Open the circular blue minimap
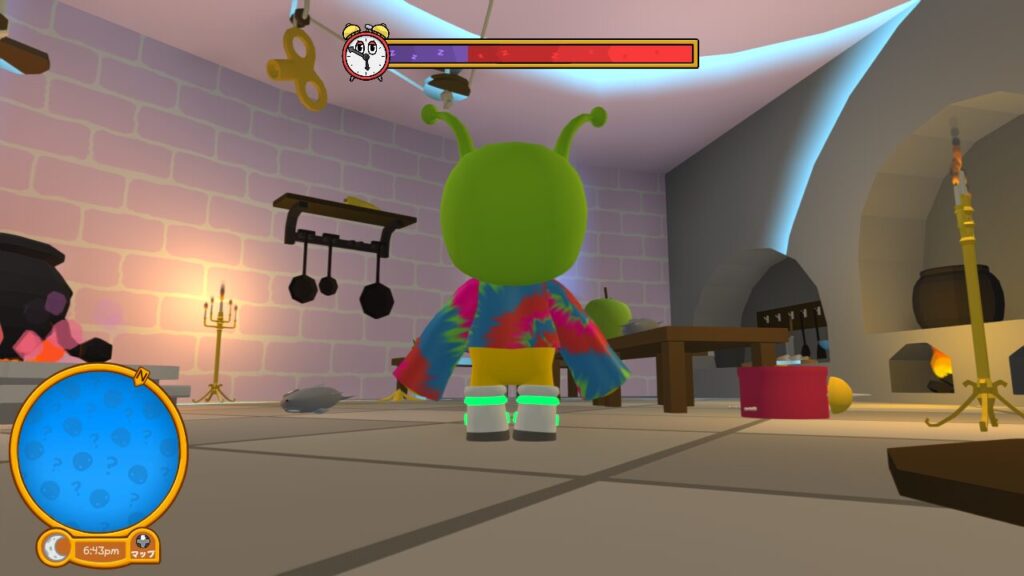The image size is (1024, 576). click(x=99, y=450)
